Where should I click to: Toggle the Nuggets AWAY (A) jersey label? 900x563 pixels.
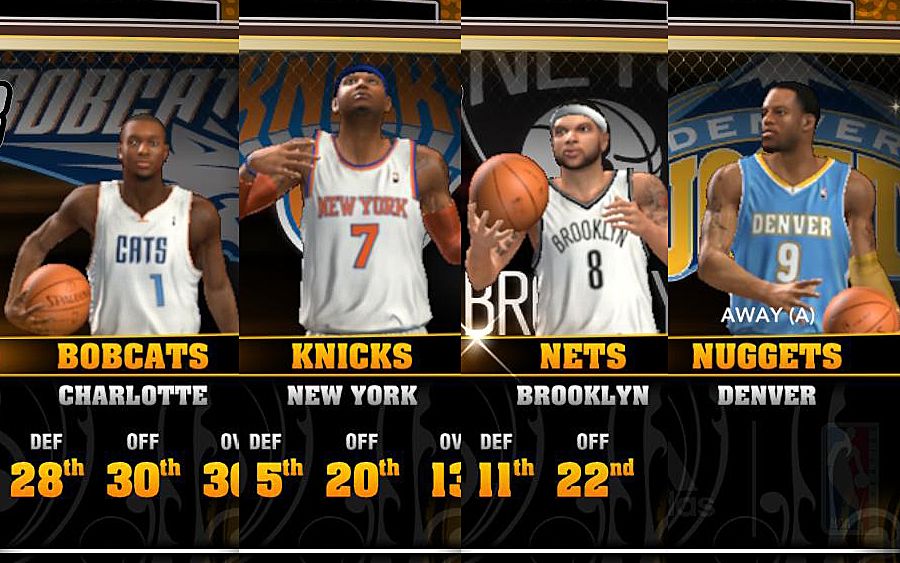click(768, 316)
